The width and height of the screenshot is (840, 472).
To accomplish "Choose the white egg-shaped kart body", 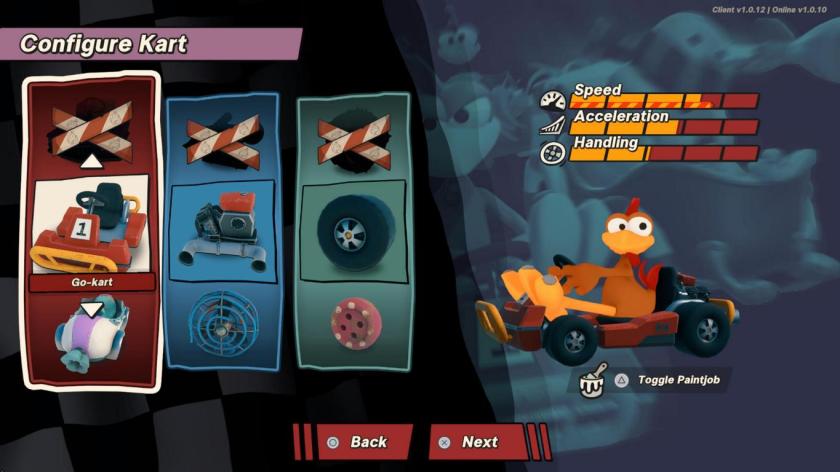I will [x=91, y=335].
